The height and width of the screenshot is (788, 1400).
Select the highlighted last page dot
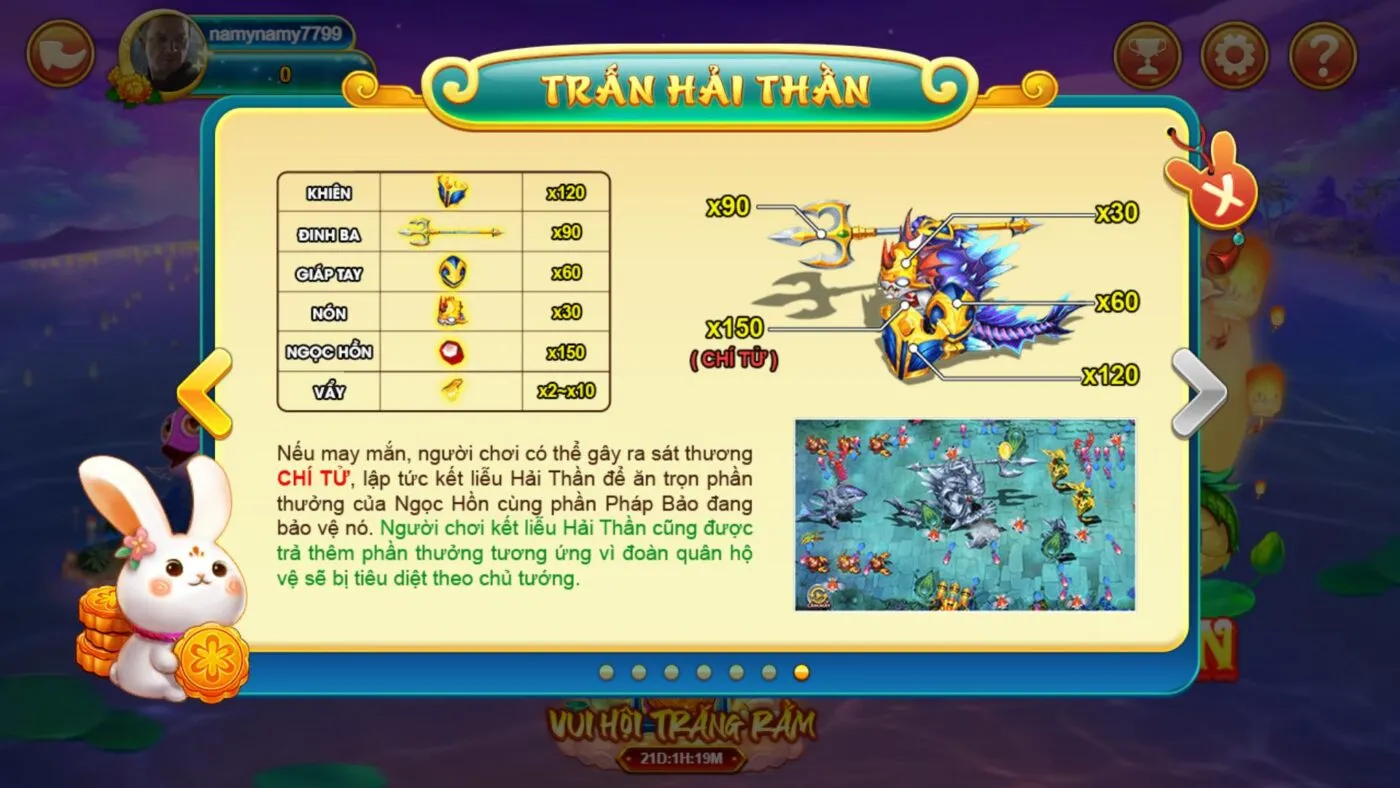tap(801, 672)
